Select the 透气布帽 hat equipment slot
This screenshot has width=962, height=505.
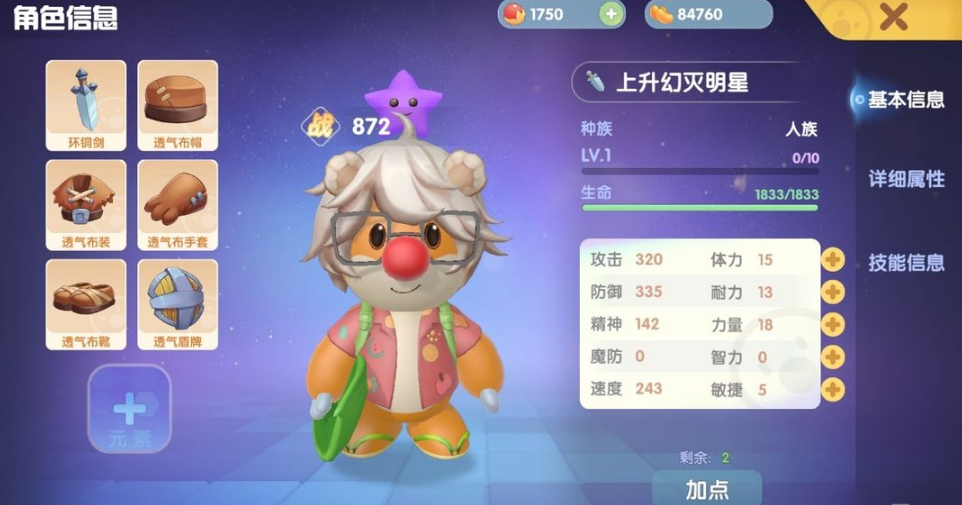point(178,105)
